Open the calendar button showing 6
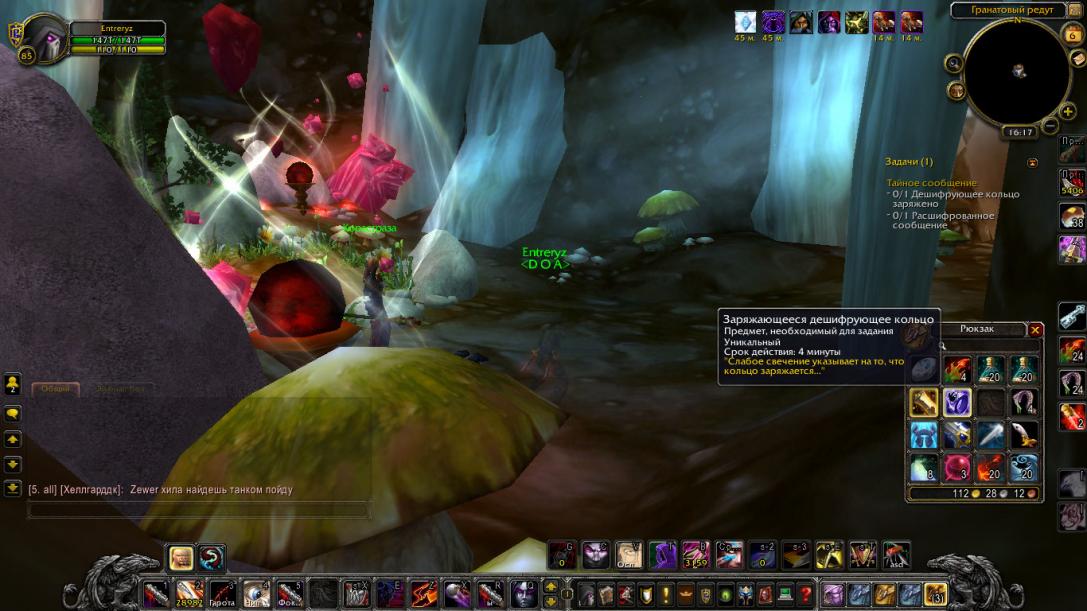Viewport: 1087px width, 611px height. point(1073,34)
